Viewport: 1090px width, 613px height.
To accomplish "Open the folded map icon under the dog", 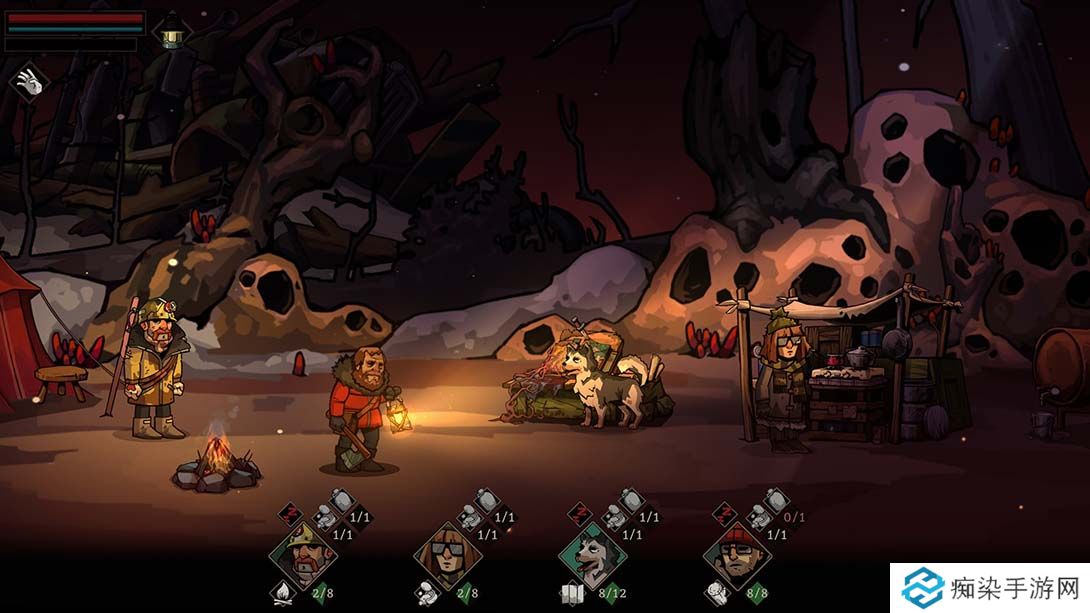I will click(x=572, y=594).
